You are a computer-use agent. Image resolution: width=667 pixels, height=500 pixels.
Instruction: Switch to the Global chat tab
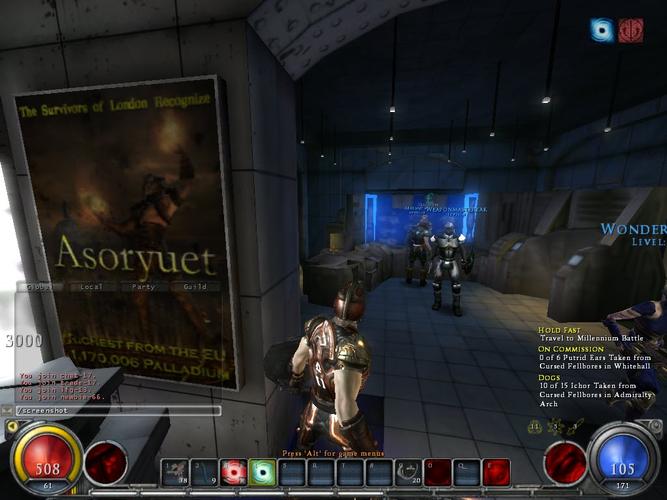pos(39,286)
